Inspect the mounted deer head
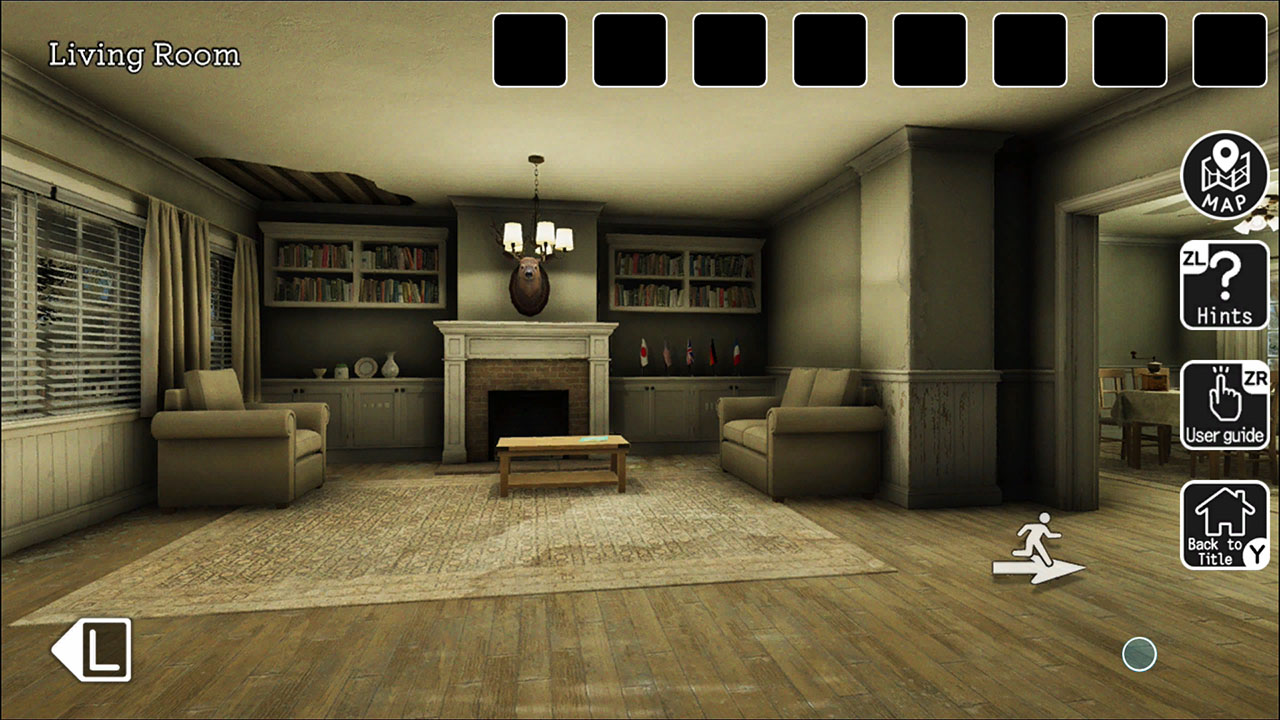Image resolution: width=1280 pixels, height=720 pixels. (528, 280)
